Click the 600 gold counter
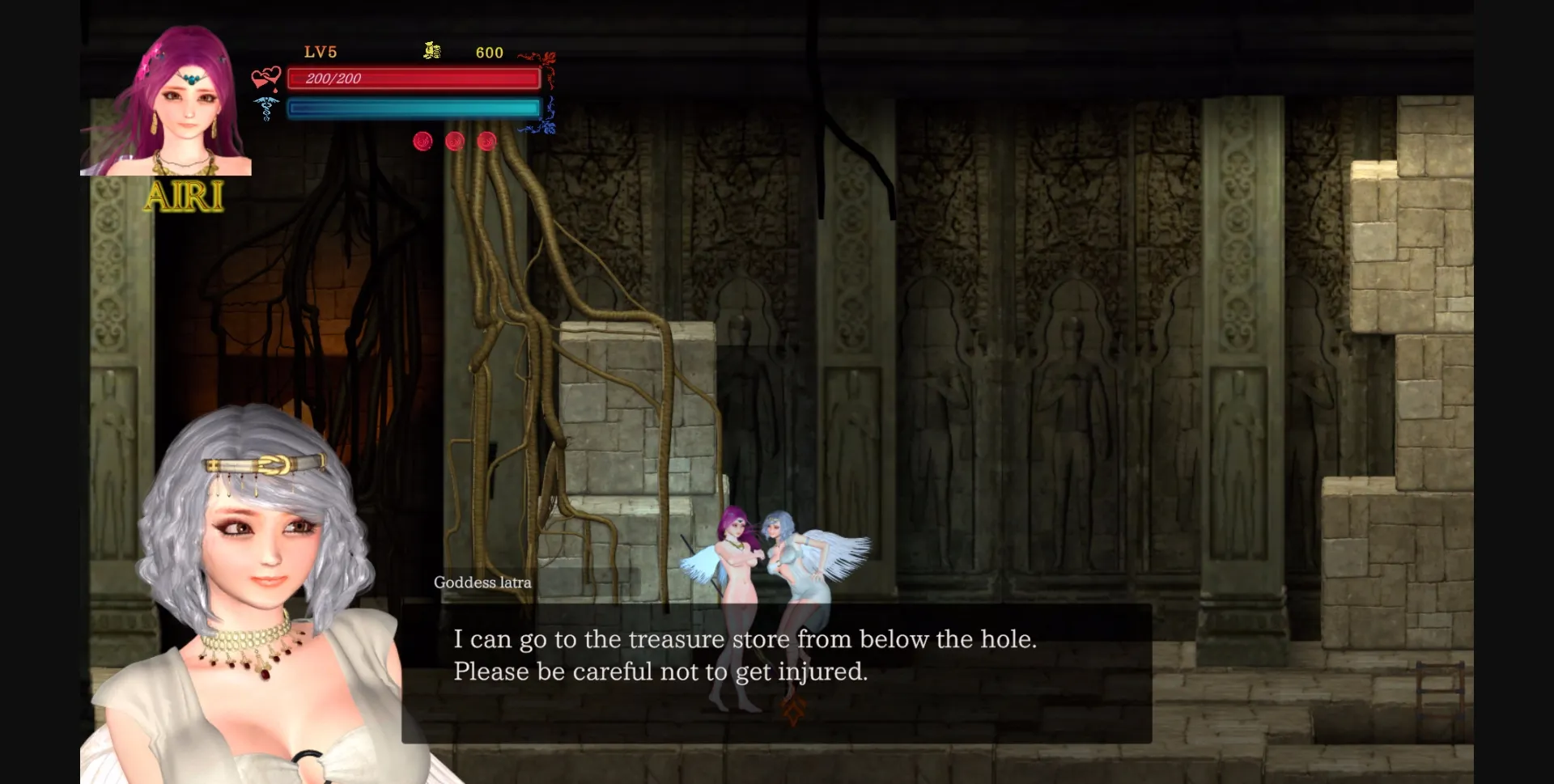The image size is (1554, 784). pyautogui.click(x=487, y=53)
